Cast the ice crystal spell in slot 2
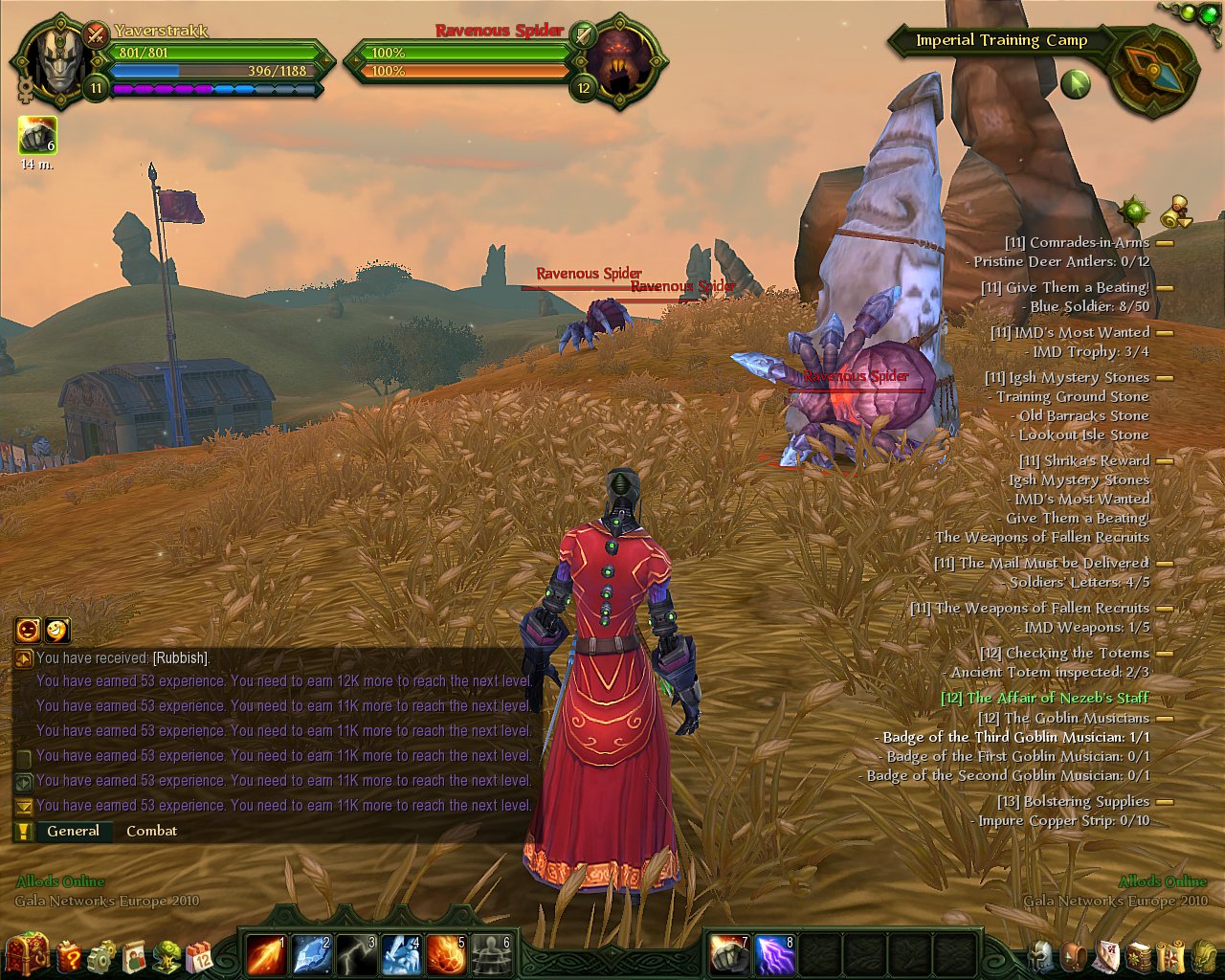1225x980 pixels. 312,955
